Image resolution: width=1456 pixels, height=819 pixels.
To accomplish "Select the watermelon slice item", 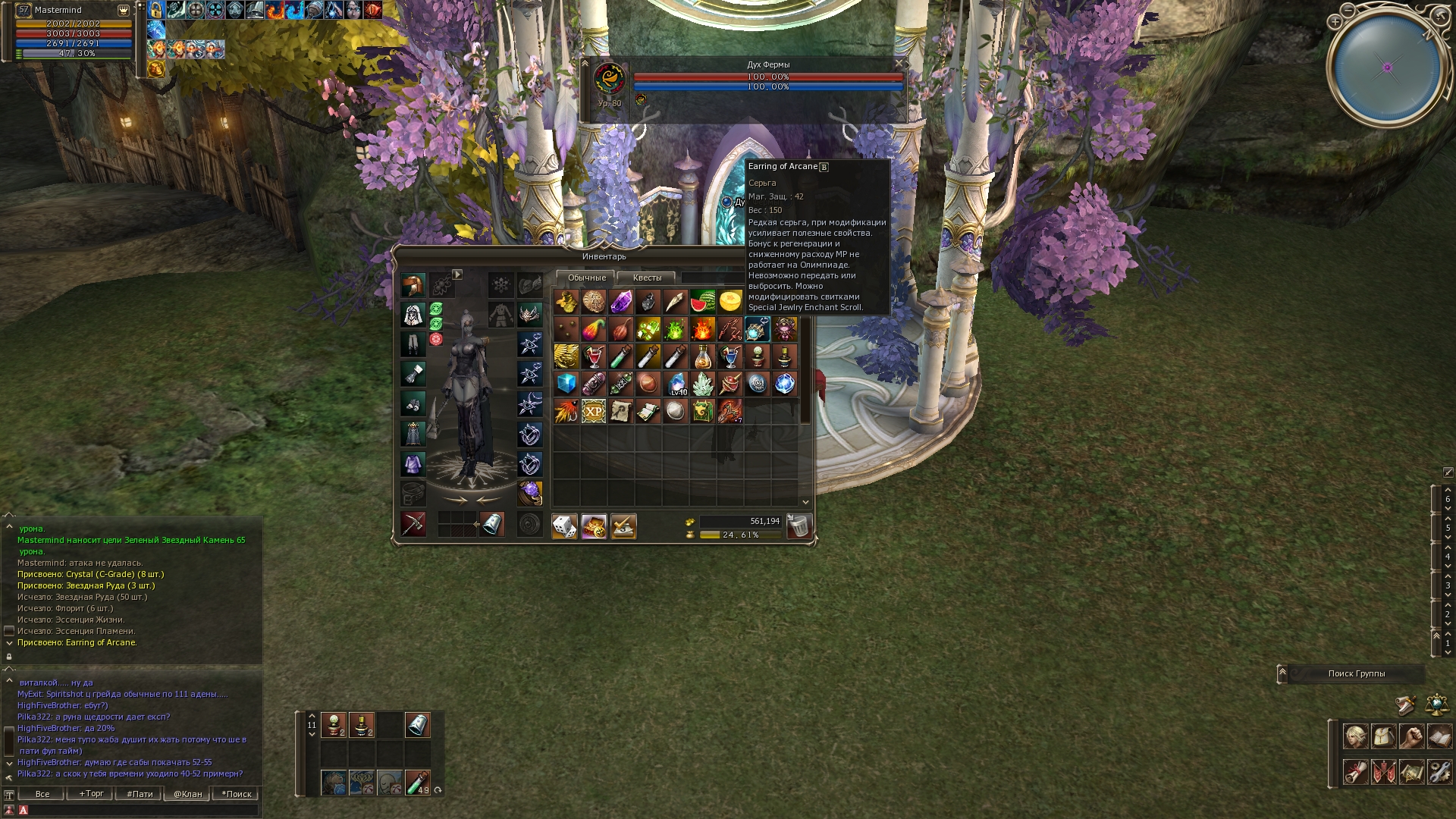I will tap(702, 302).
